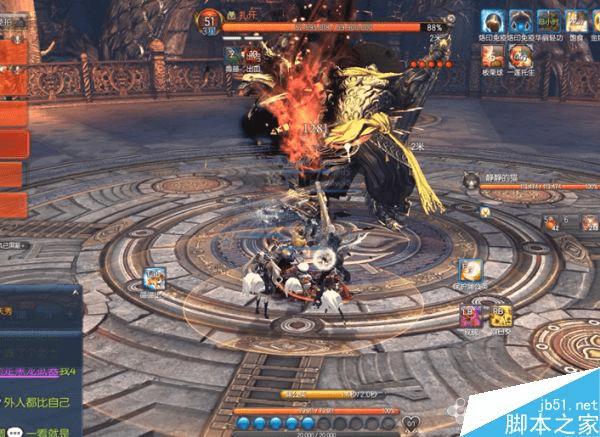Activate the blue skill icon left of the player

tap(154, 280)
